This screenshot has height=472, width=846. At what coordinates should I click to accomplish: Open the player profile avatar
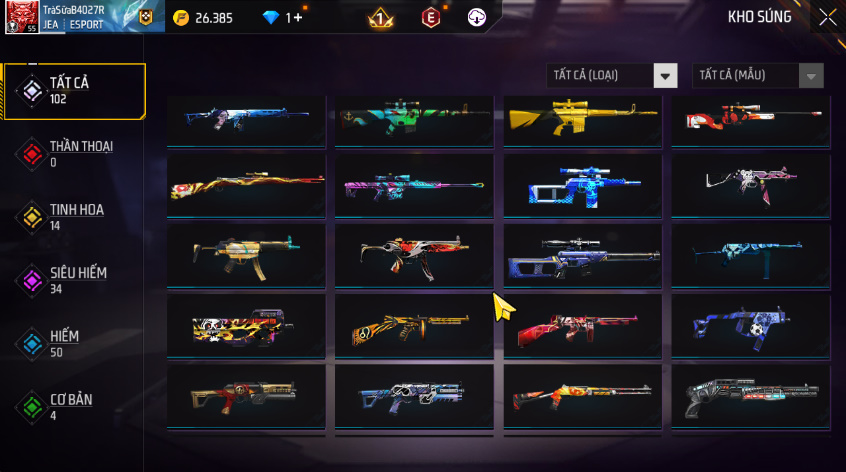pos(22,17)
